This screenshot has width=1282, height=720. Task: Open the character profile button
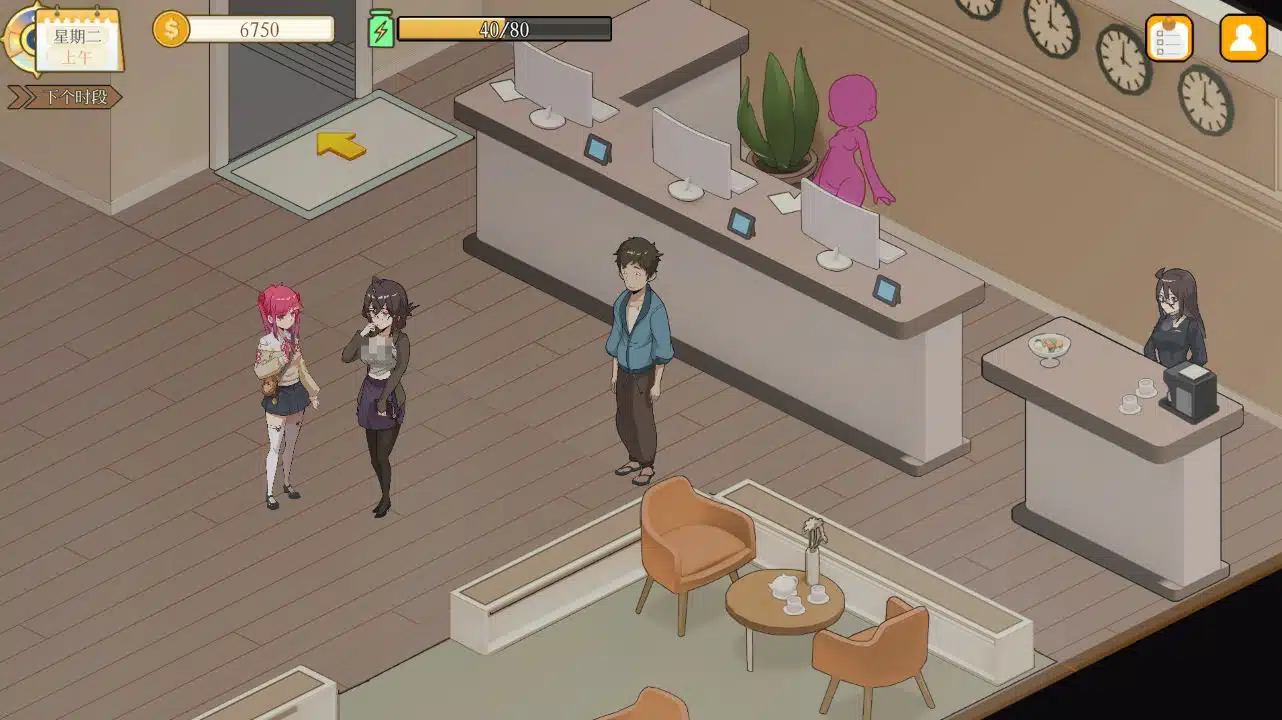click(x=1243, y=38)
